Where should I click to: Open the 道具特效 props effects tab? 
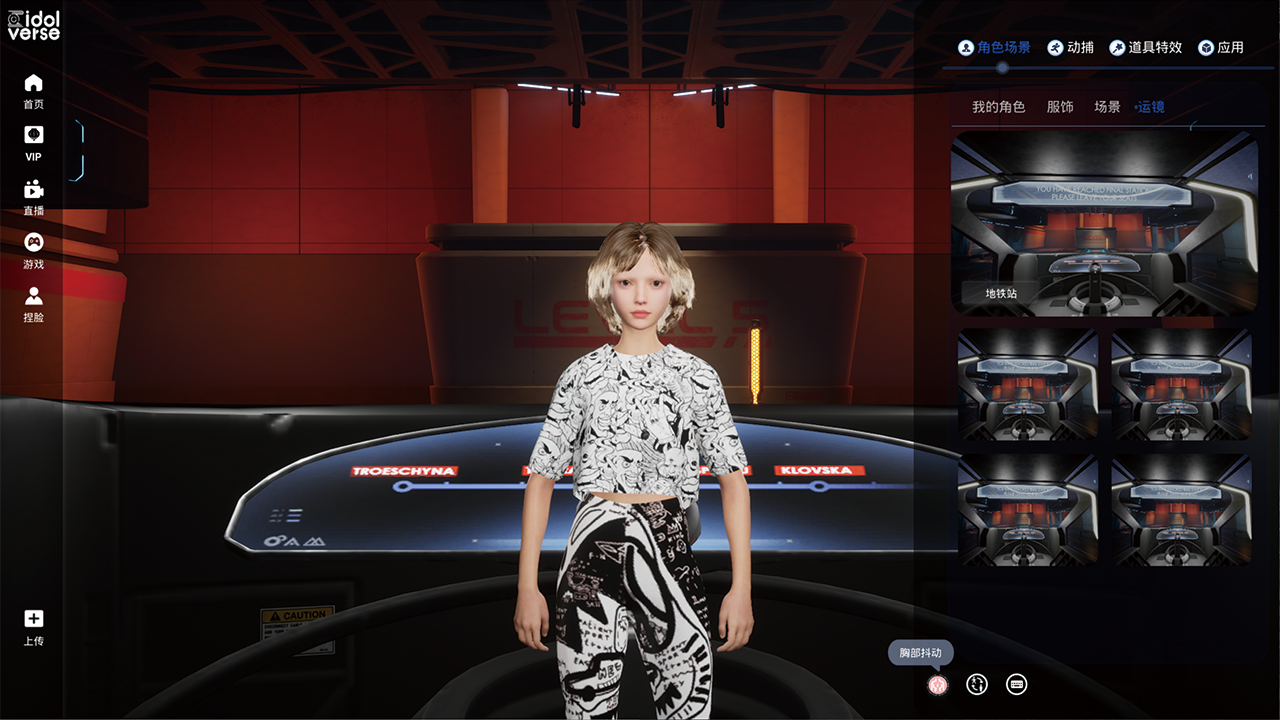(x=1146, y=47)
